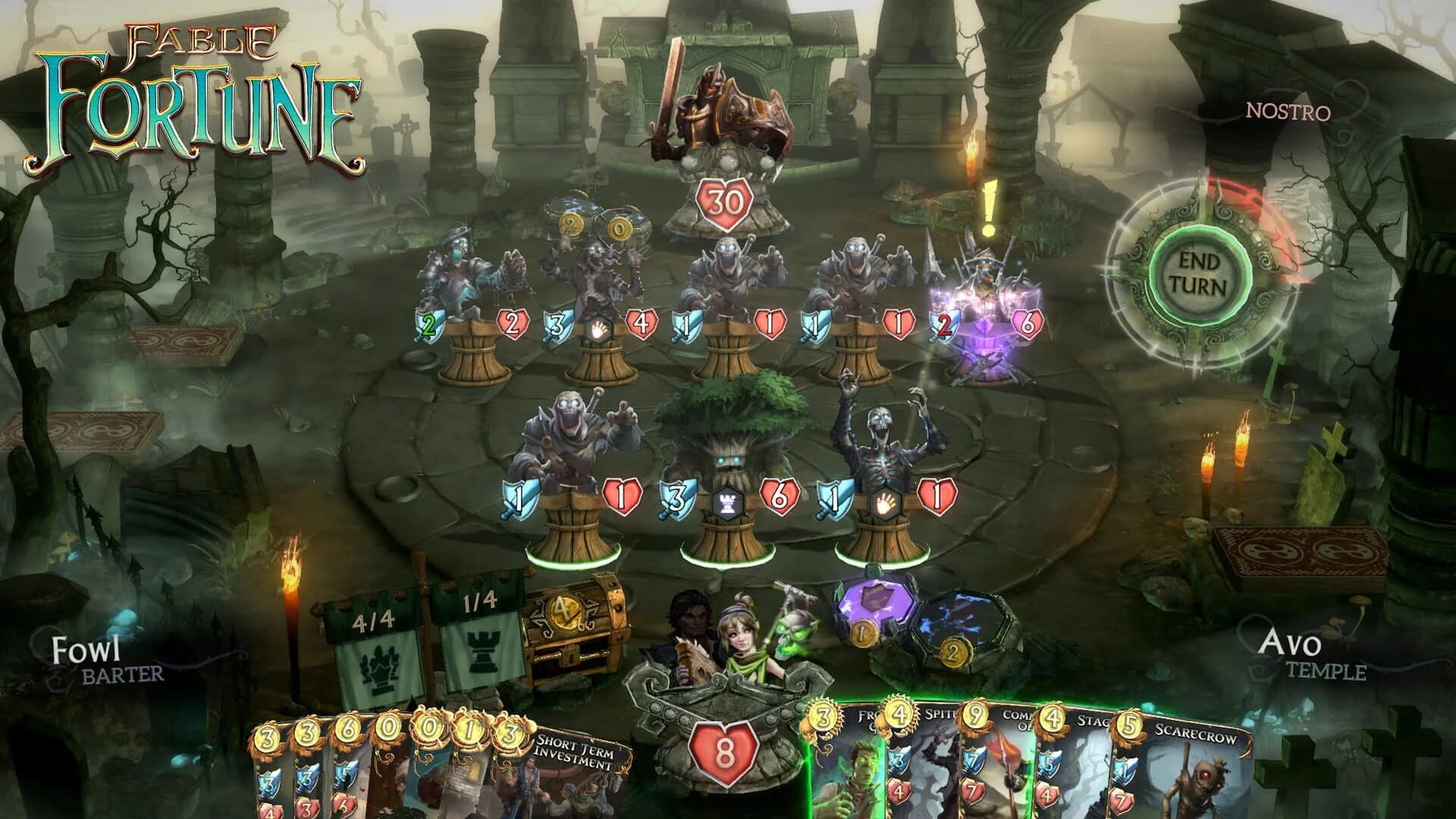Click Nostro's 30 health heart
Screen dimensions: 1456x819
[x=726, y=202]
